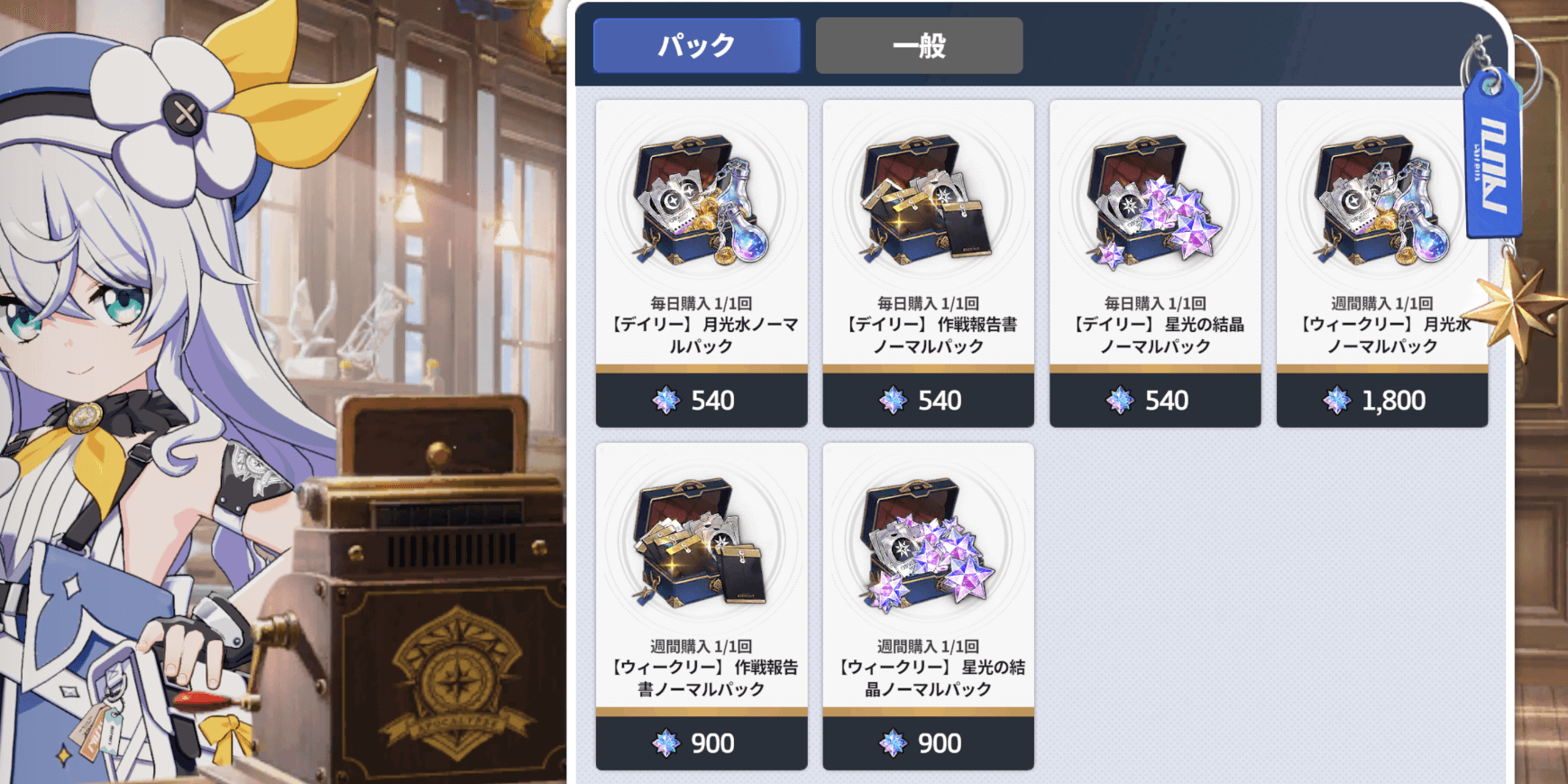The height and width of the screenshot is (784, 1568).
Task: Click the crystal icon on the weekly 星光の結晶 900 price bar
Action: click(x=892, y=742)
